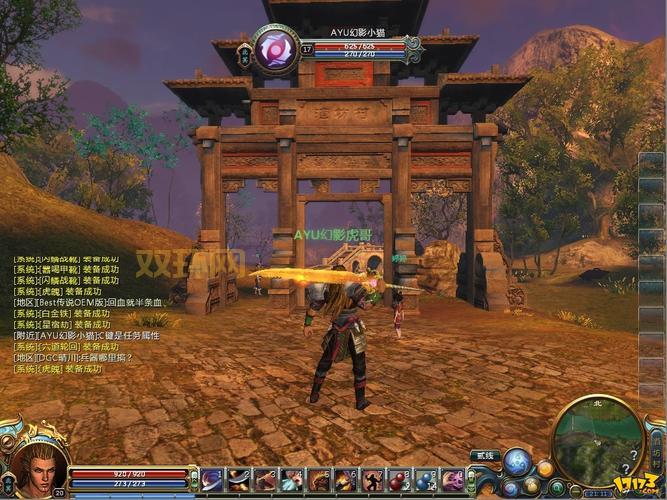Activate the pink creature icon in slot 0
Viewport: 667px width, 500px height.
click(452, 480)
